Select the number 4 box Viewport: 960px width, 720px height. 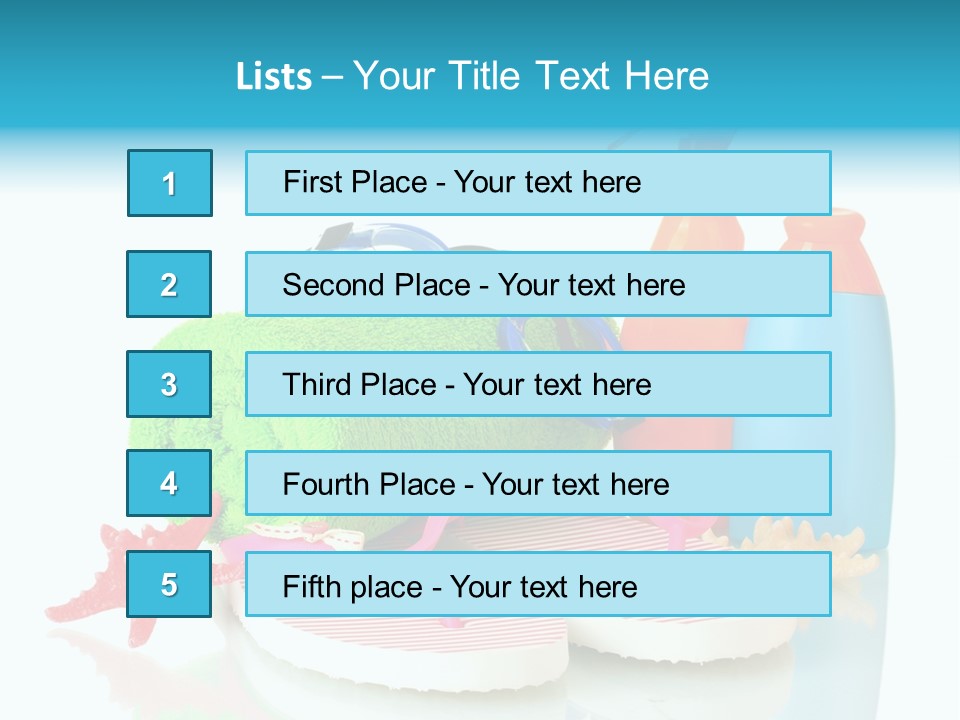click(169, 483)
